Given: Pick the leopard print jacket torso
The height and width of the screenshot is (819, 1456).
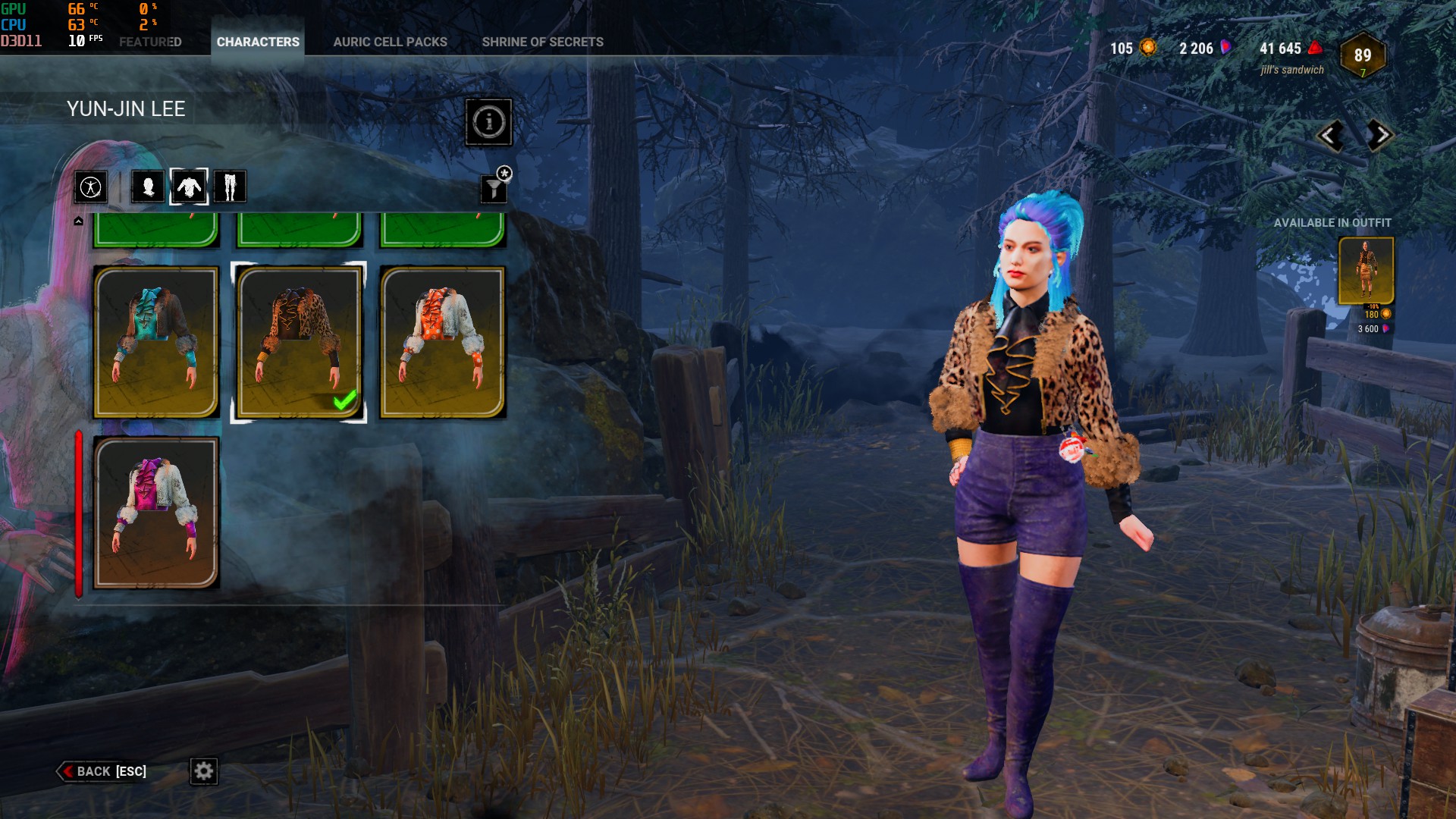Looking at the screenshot, I should click(x=299, y=342).
